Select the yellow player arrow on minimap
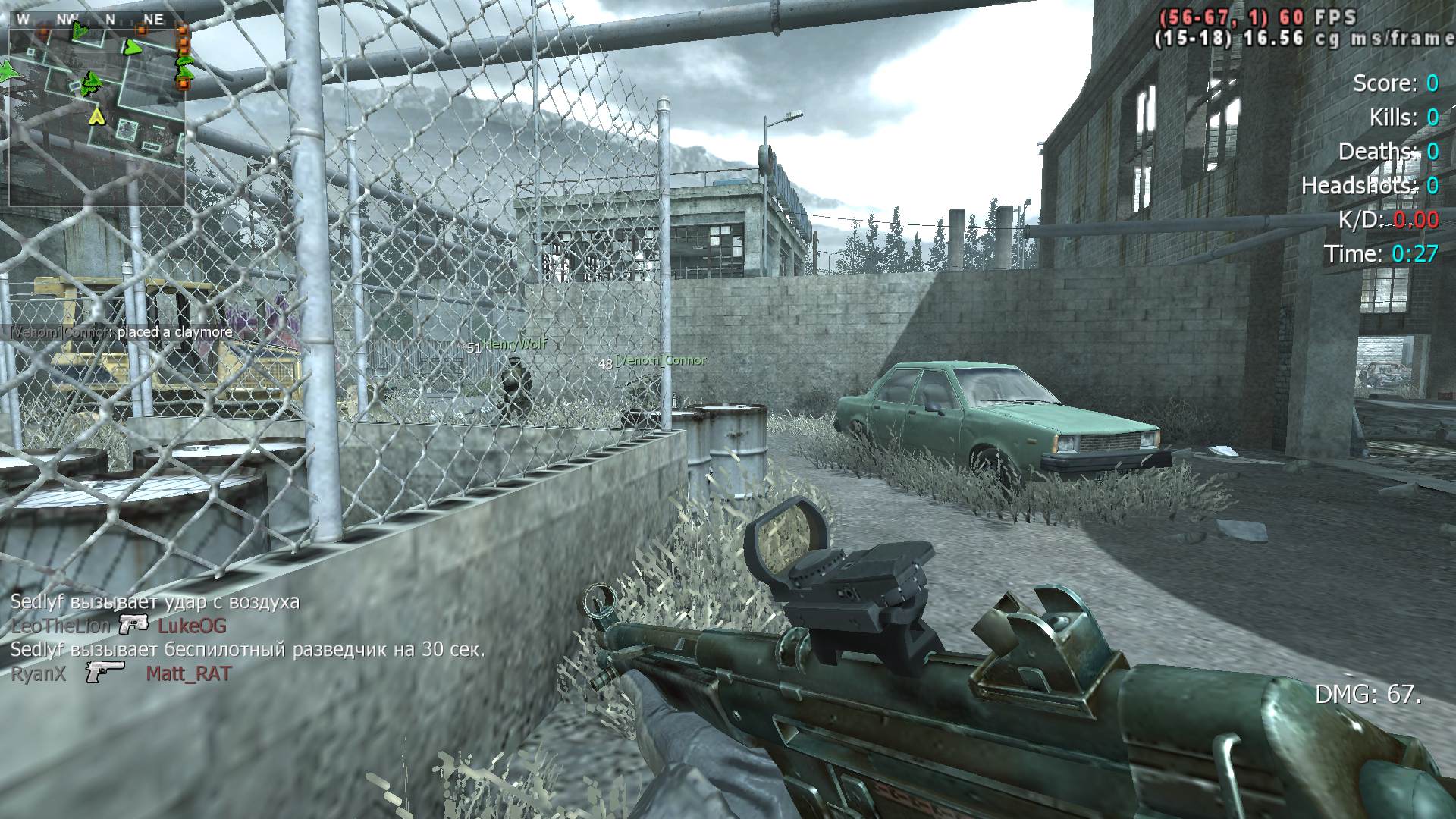Image resolution: width=1456 pixels, height=819 pixels. click(96, 115)
